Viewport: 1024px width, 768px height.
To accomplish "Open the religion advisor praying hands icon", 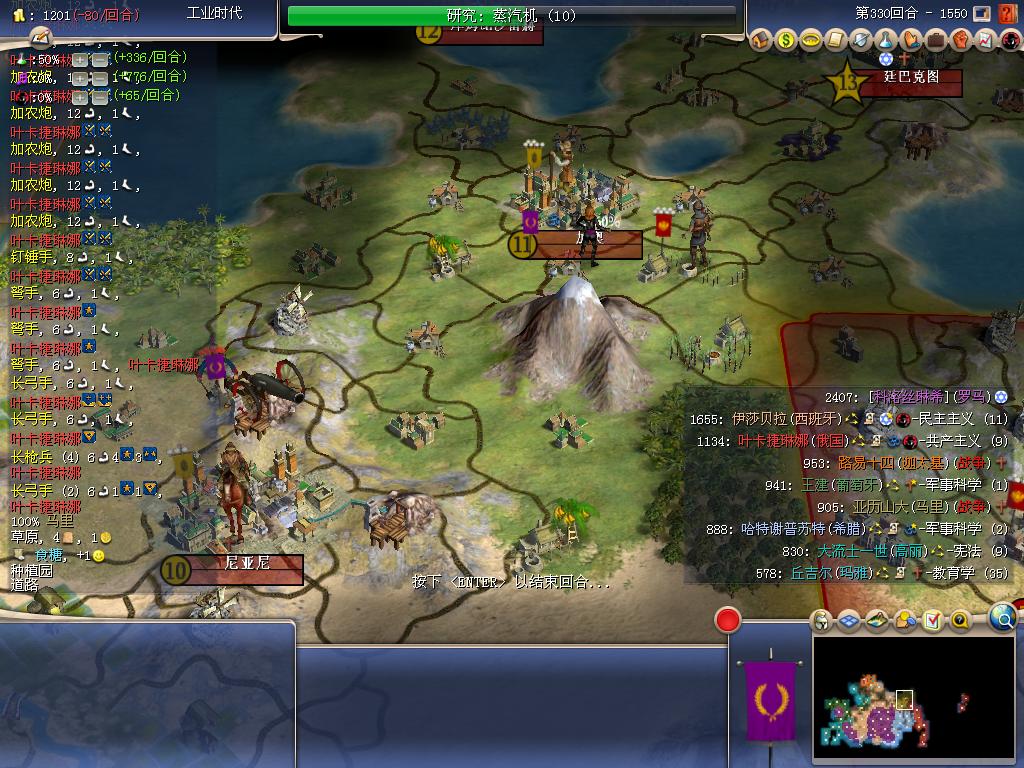I will point(911,40).
